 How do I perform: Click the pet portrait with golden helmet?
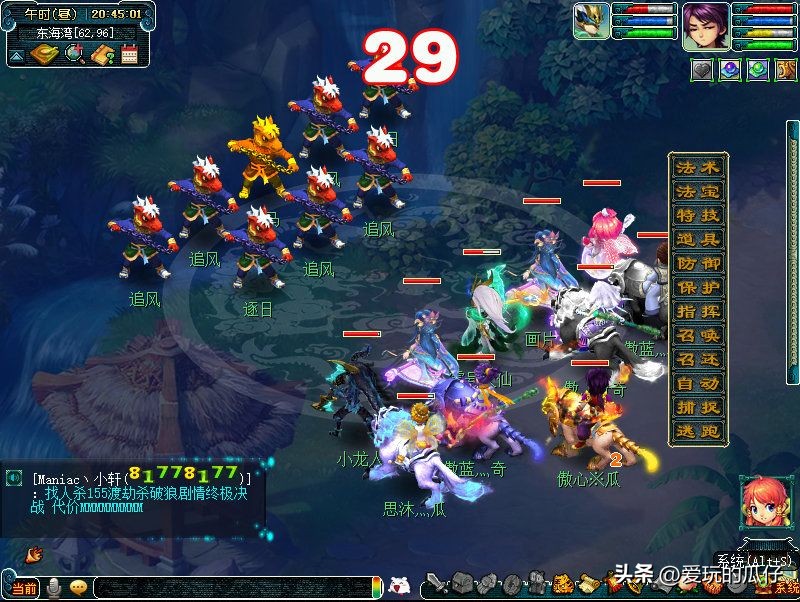(591, 22)
